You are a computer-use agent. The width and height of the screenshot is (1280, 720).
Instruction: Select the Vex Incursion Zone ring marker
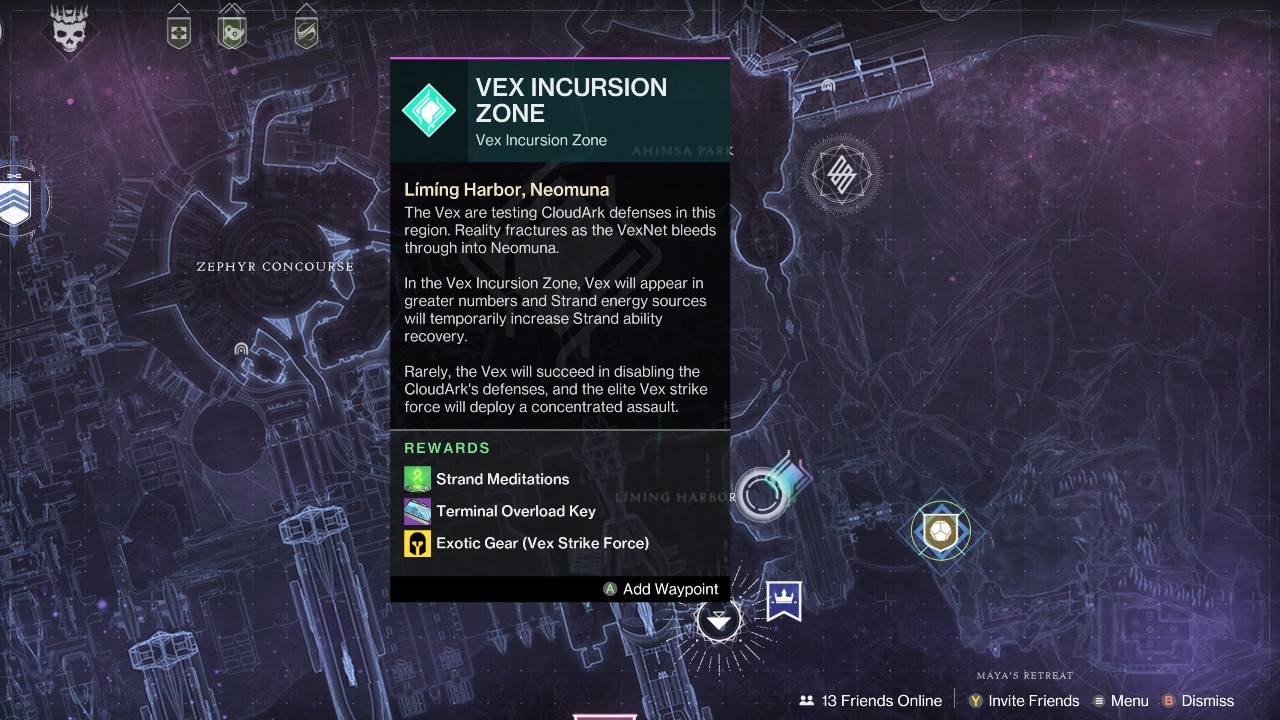point(763,493)
